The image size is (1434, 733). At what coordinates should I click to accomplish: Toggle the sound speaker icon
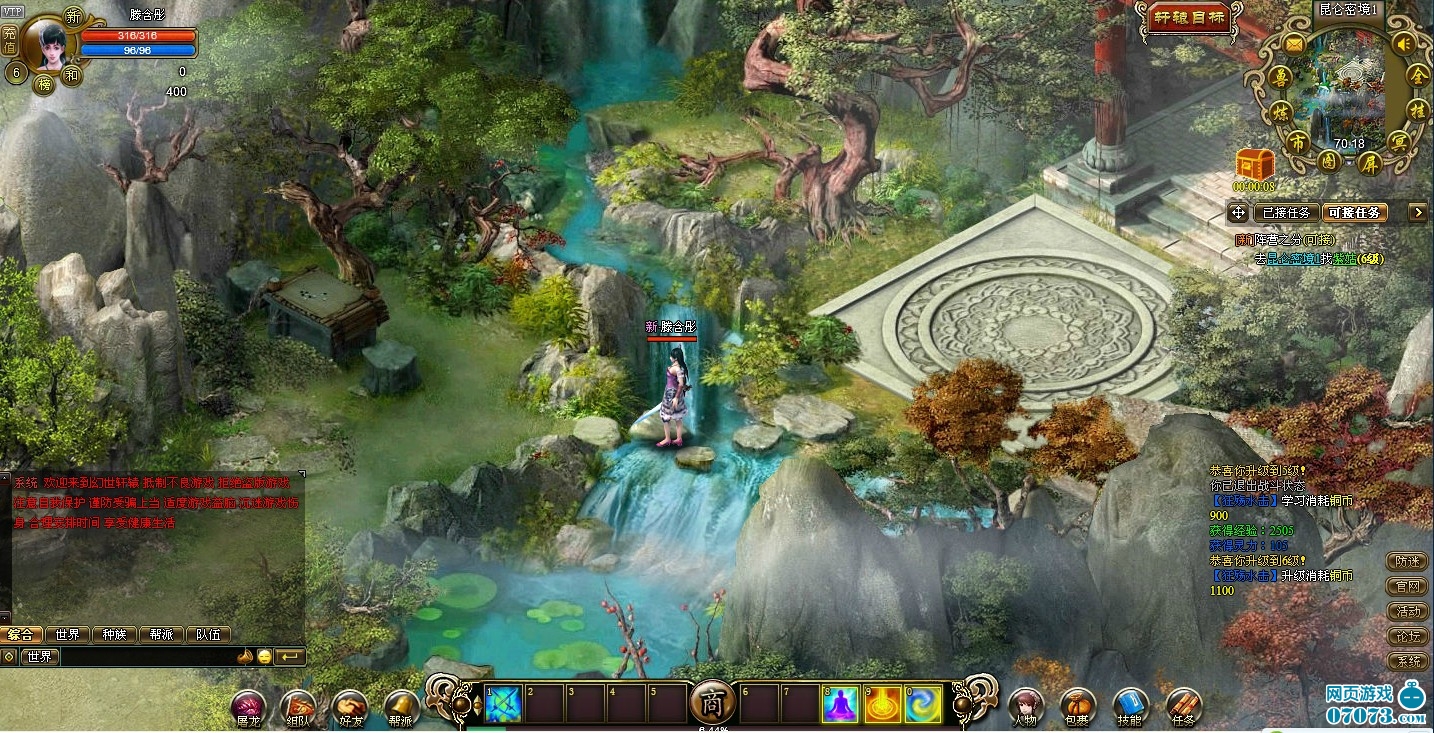1403,44
